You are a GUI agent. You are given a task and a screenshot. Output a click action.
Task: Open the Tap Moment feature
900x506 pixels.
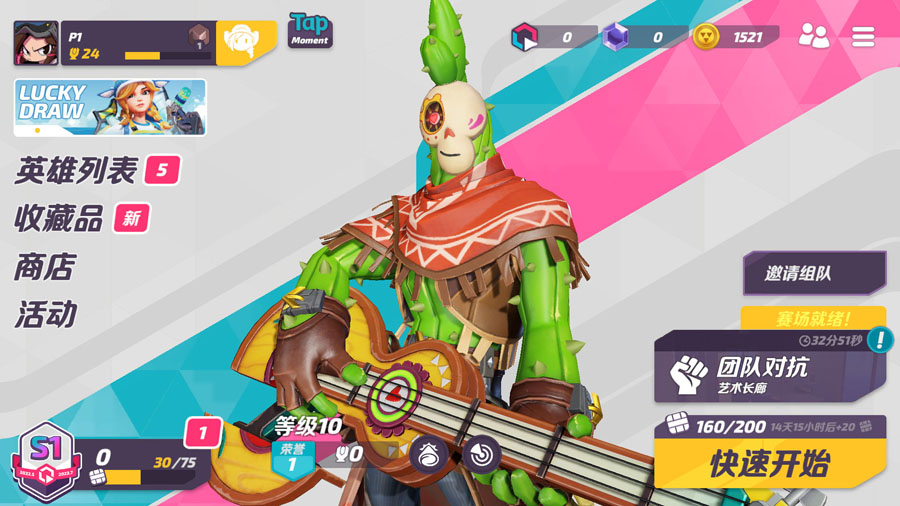coord(310,30)
